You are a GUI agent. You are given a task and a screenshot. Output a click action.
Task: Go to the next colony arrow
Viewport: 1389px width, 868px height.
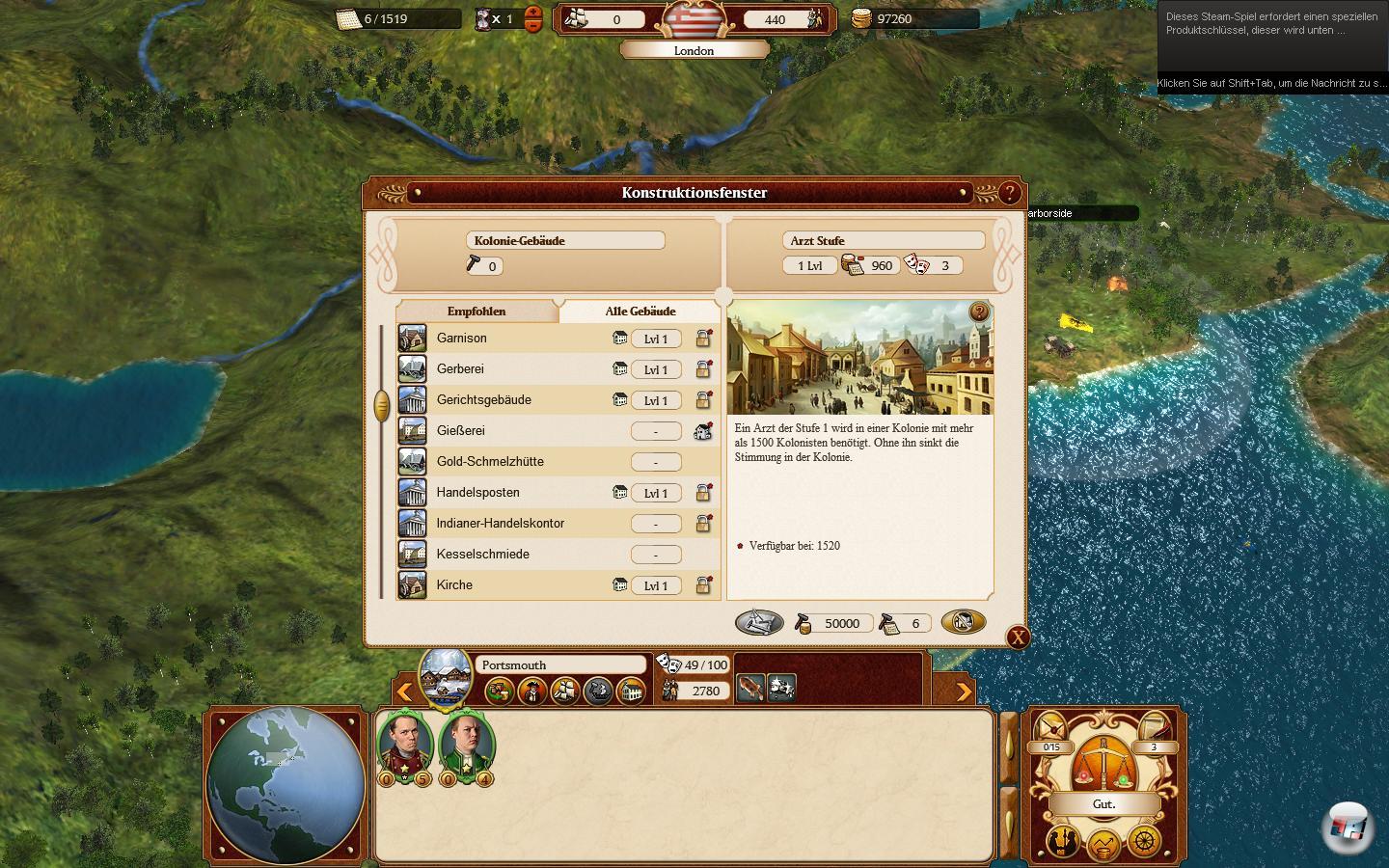pyautogui.click(x=963, y=691)
